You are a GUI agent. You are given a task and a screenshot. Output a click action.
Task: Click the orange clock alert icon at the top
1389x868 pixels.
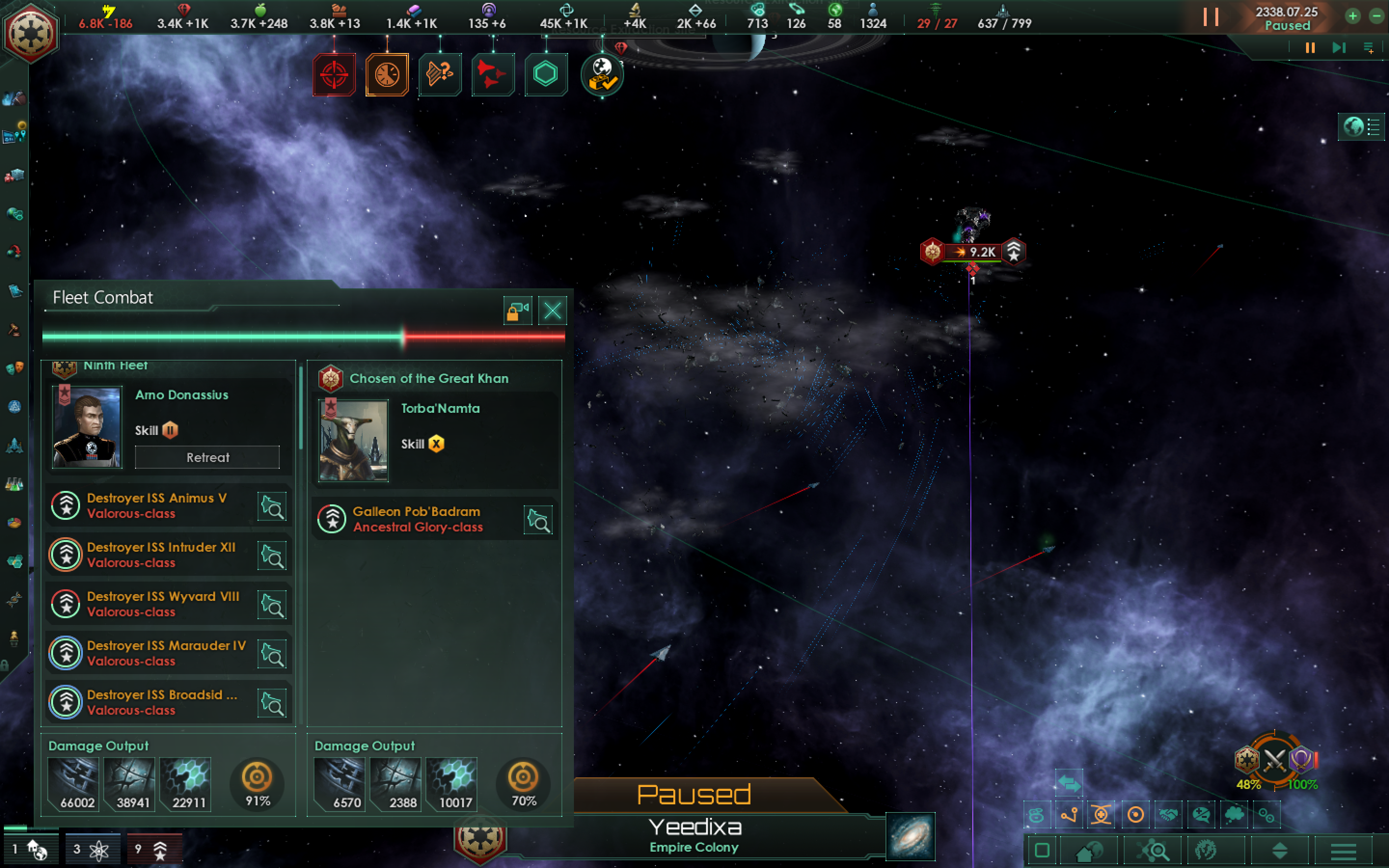click(387, 75)
